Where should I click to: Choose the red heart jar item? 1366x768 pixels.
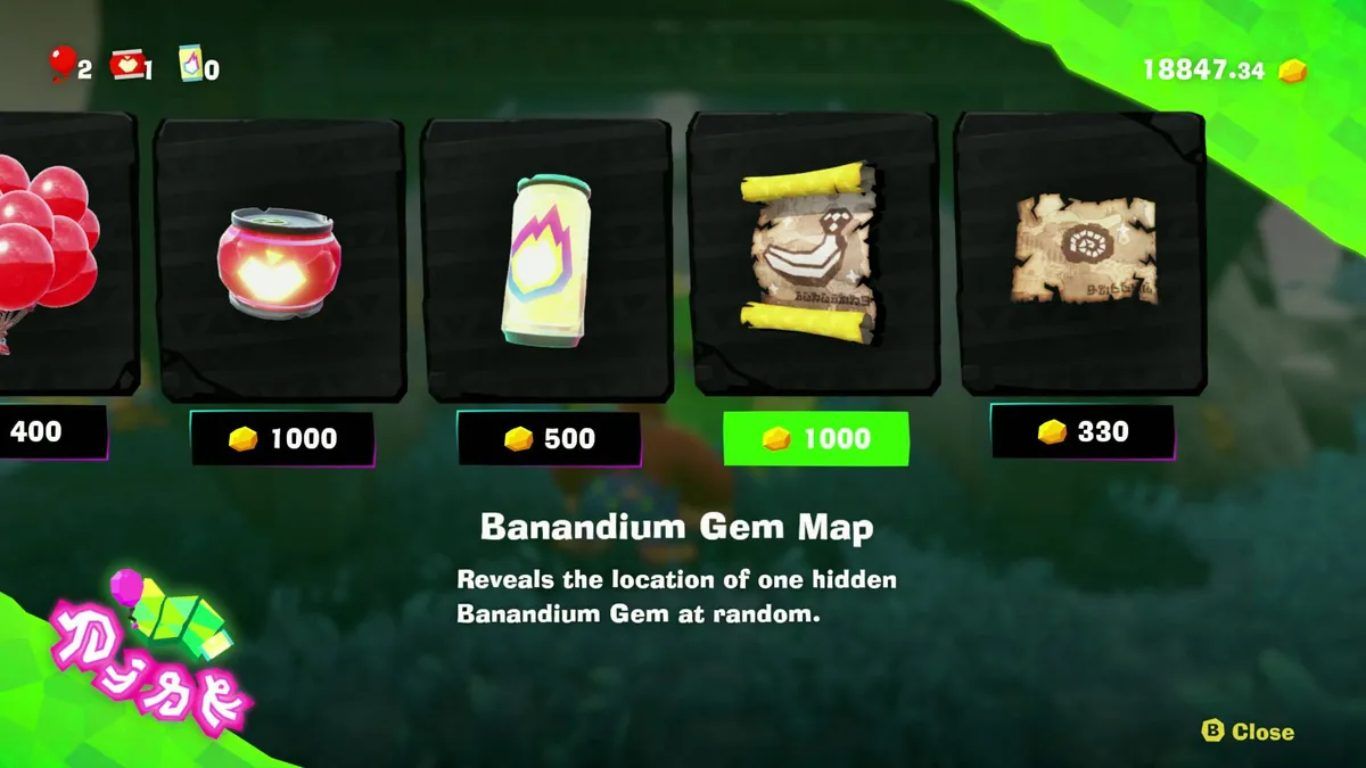point(279,260)
